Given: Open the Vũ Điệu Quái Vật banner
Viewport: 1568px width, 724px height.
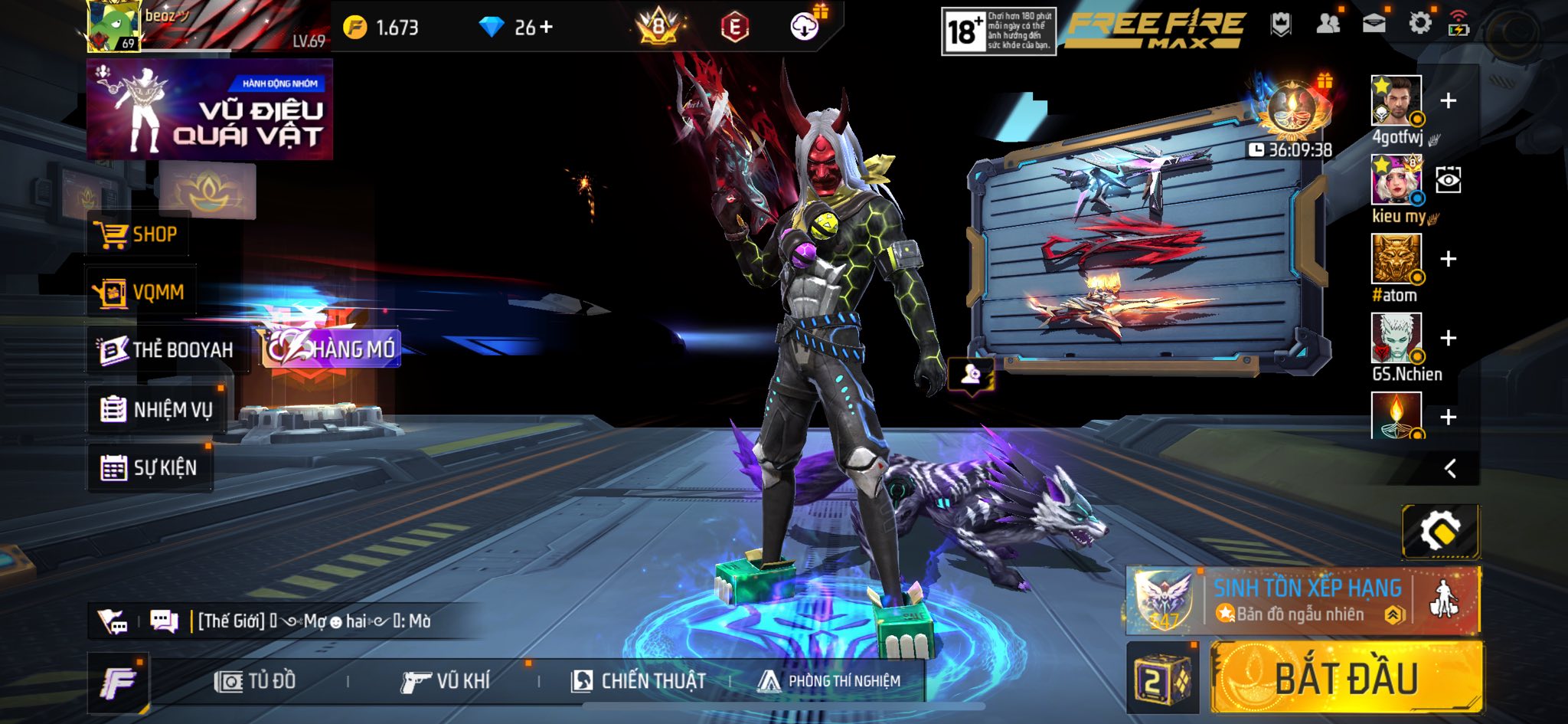Looking at the screenshot, I should [x=209, y=110].
